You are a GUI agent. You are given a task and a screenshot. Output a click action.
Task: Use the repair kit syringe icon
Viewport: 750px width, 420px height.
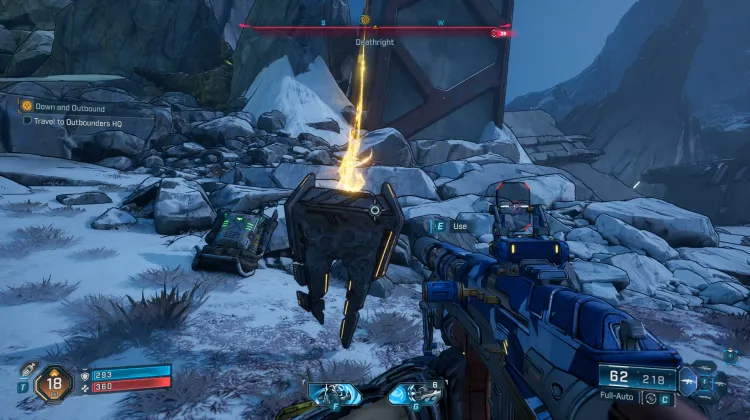click(x=29, y=369)
